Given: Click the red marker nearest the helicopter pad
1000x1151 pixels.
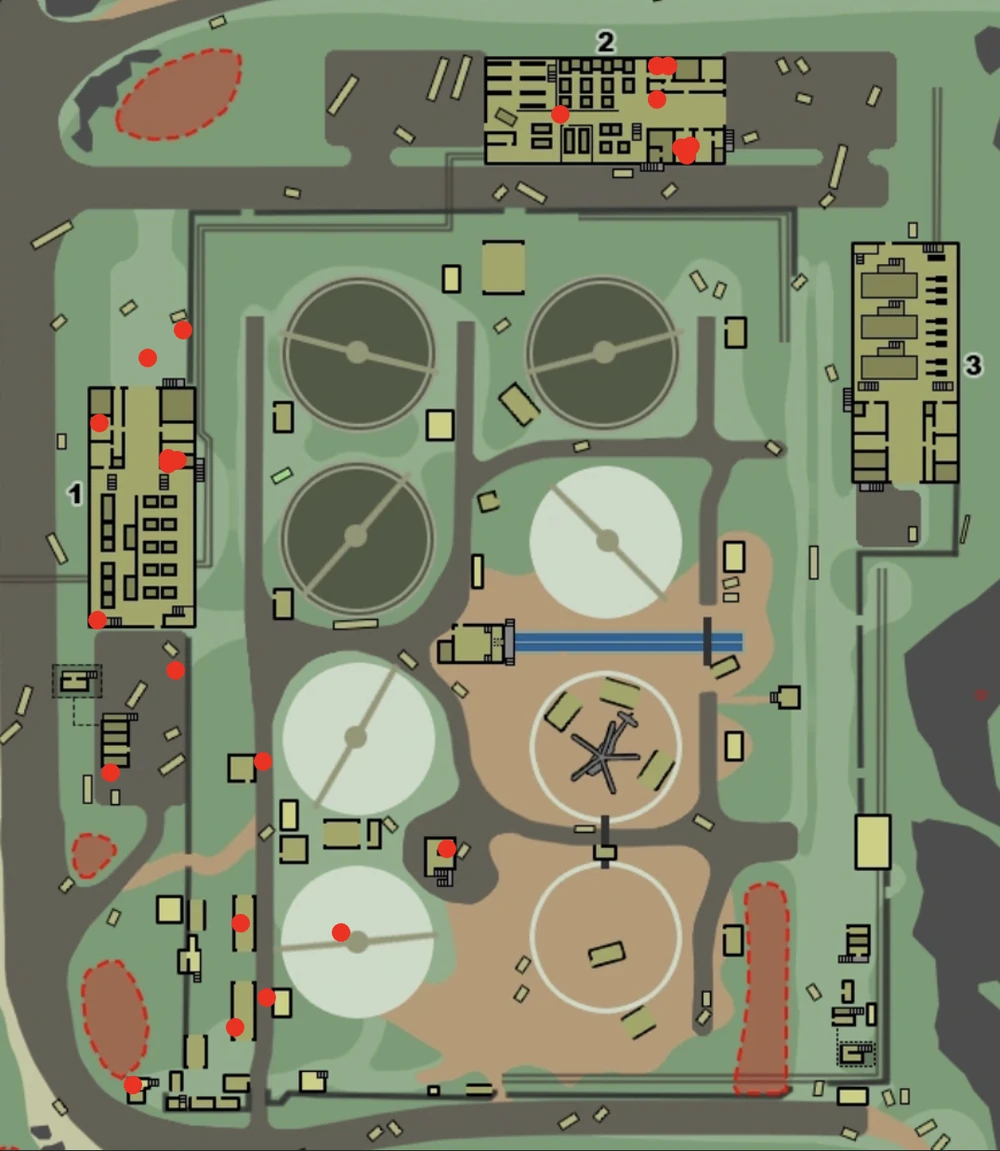Looking at the screenshot, I should point(447,849).
